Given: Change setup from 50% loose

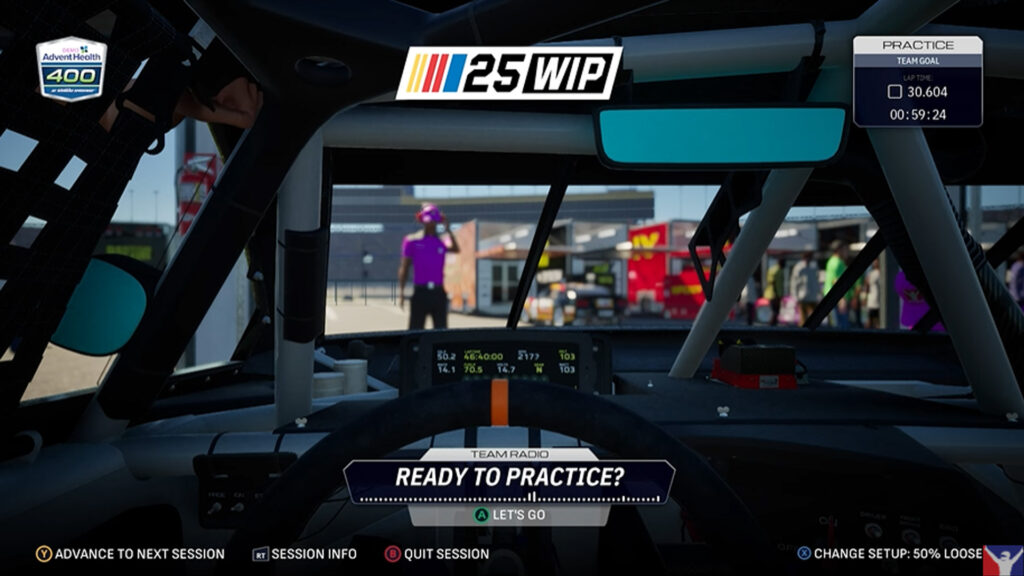Looking at the screenshot, I should point(888,553).
